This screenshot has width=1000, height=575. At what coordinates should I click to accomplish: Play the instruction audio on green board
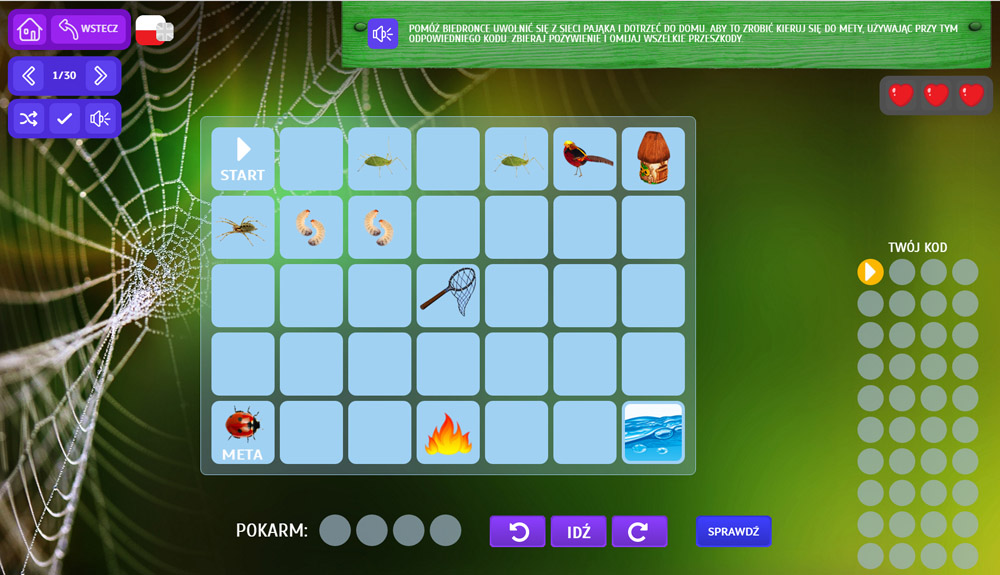(382, 35)
